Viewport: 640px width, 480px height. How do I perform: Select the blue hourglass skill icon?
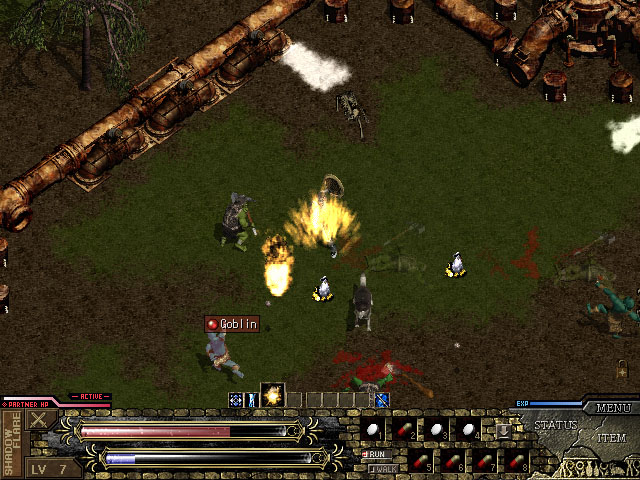(253, 400)
